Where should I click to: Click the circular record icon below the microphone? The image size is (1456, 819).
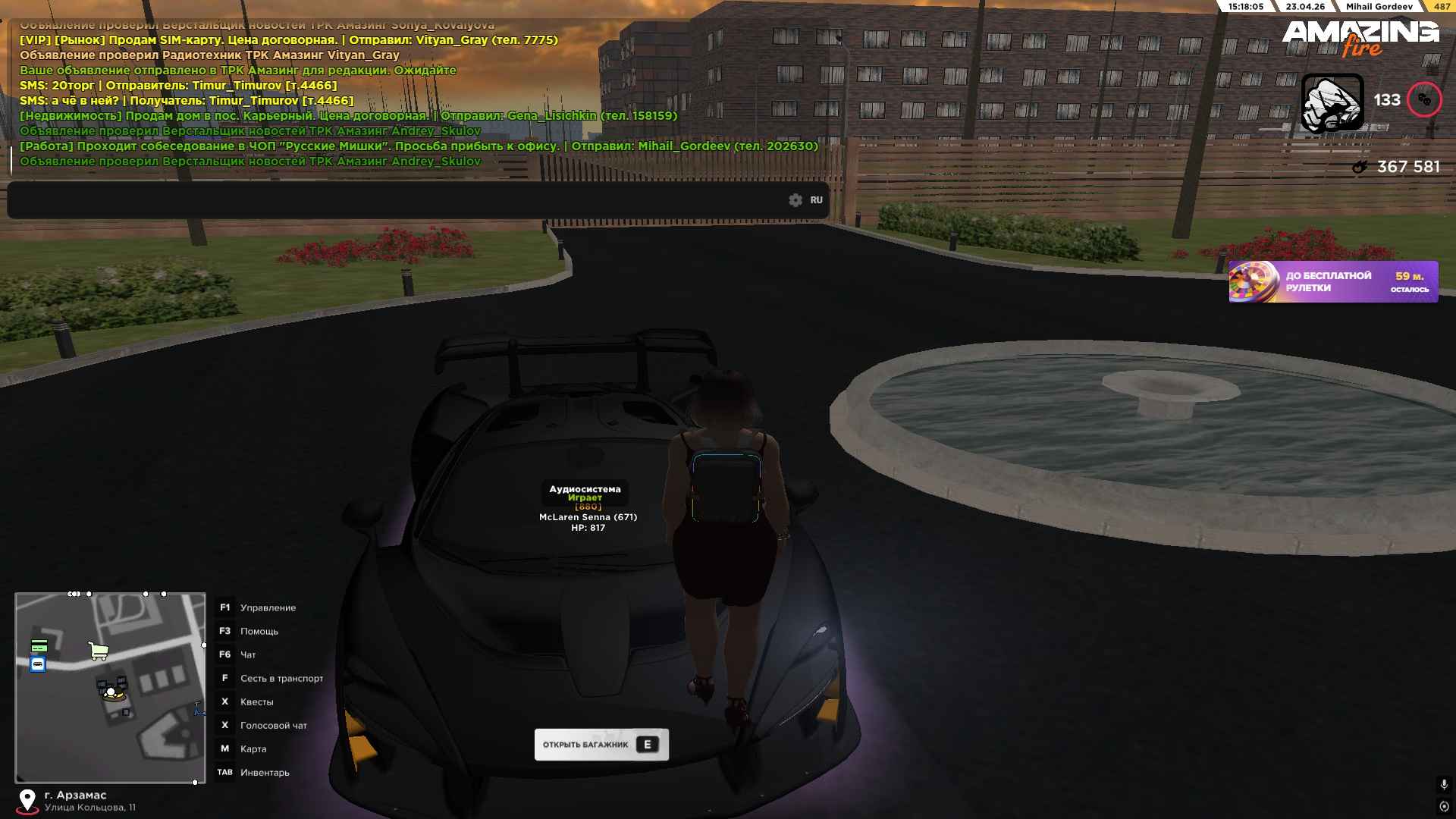tap(1444, 806)
